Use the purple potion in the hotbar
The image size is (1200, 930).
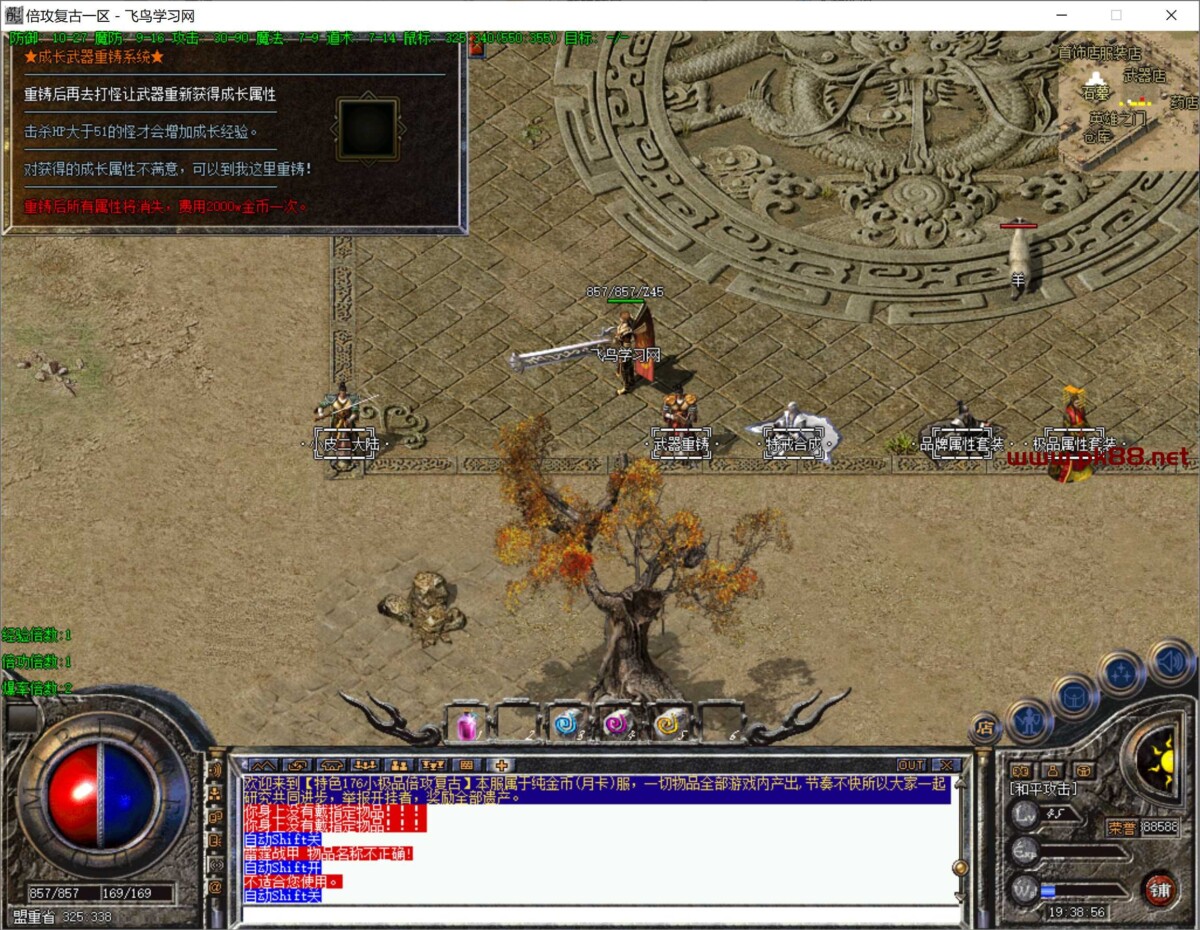click(x=468, y=725)
